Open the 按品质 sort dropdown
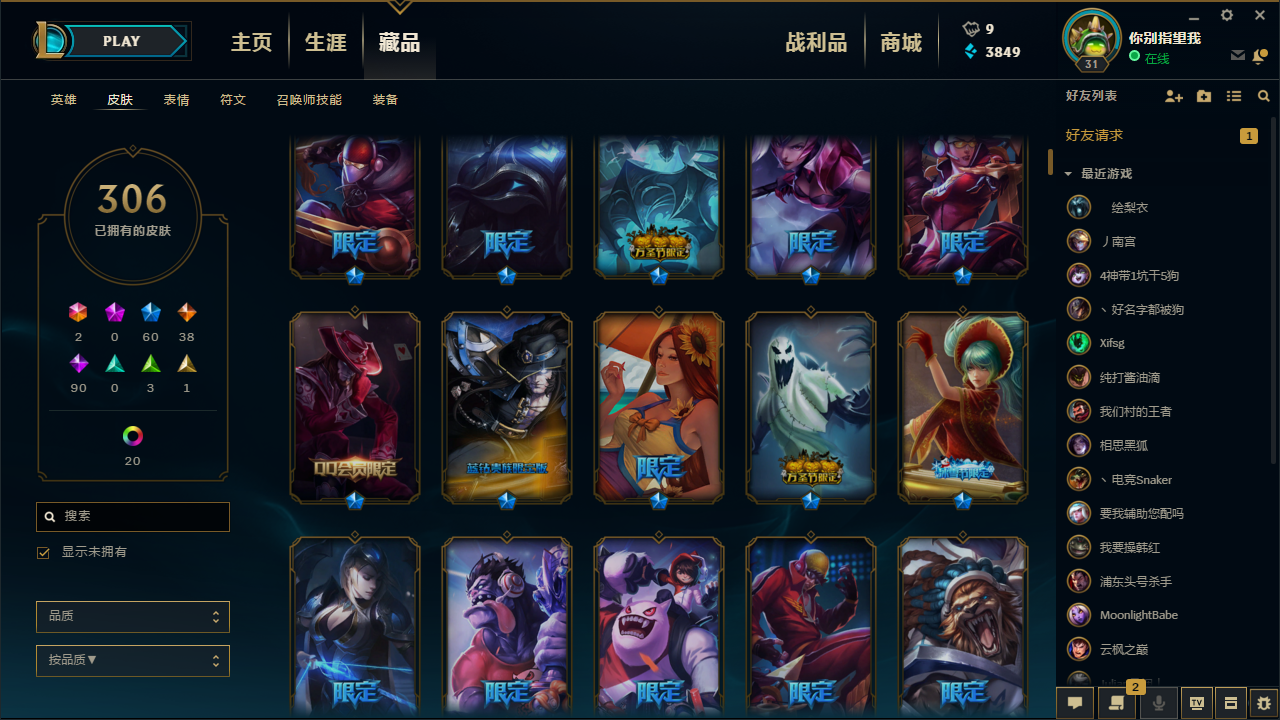This screenshot has width=1280, height=720. [132, 660]
